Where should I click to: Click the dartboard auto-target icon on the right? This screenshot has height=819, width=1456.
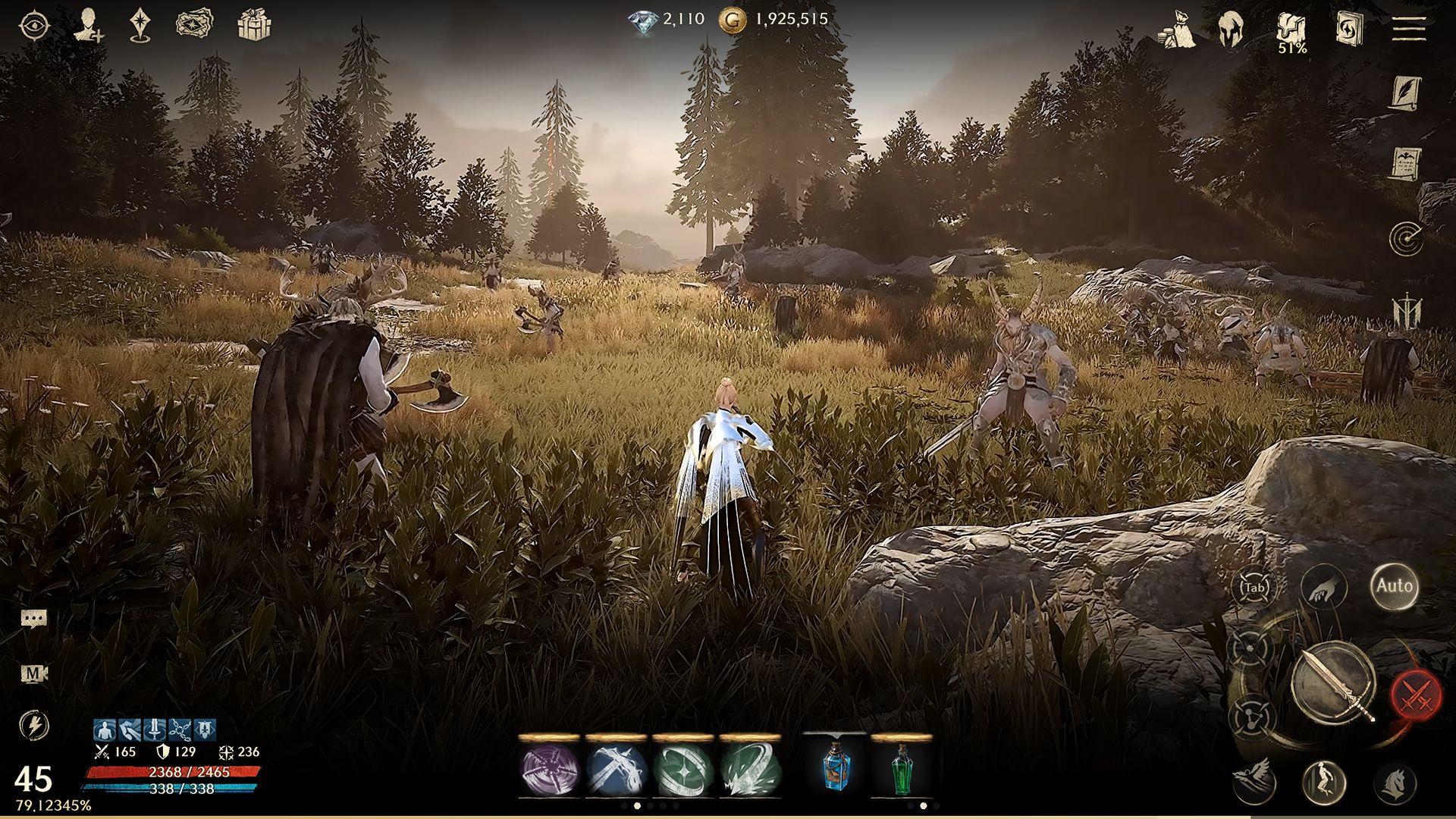(x=1407, y=237)
